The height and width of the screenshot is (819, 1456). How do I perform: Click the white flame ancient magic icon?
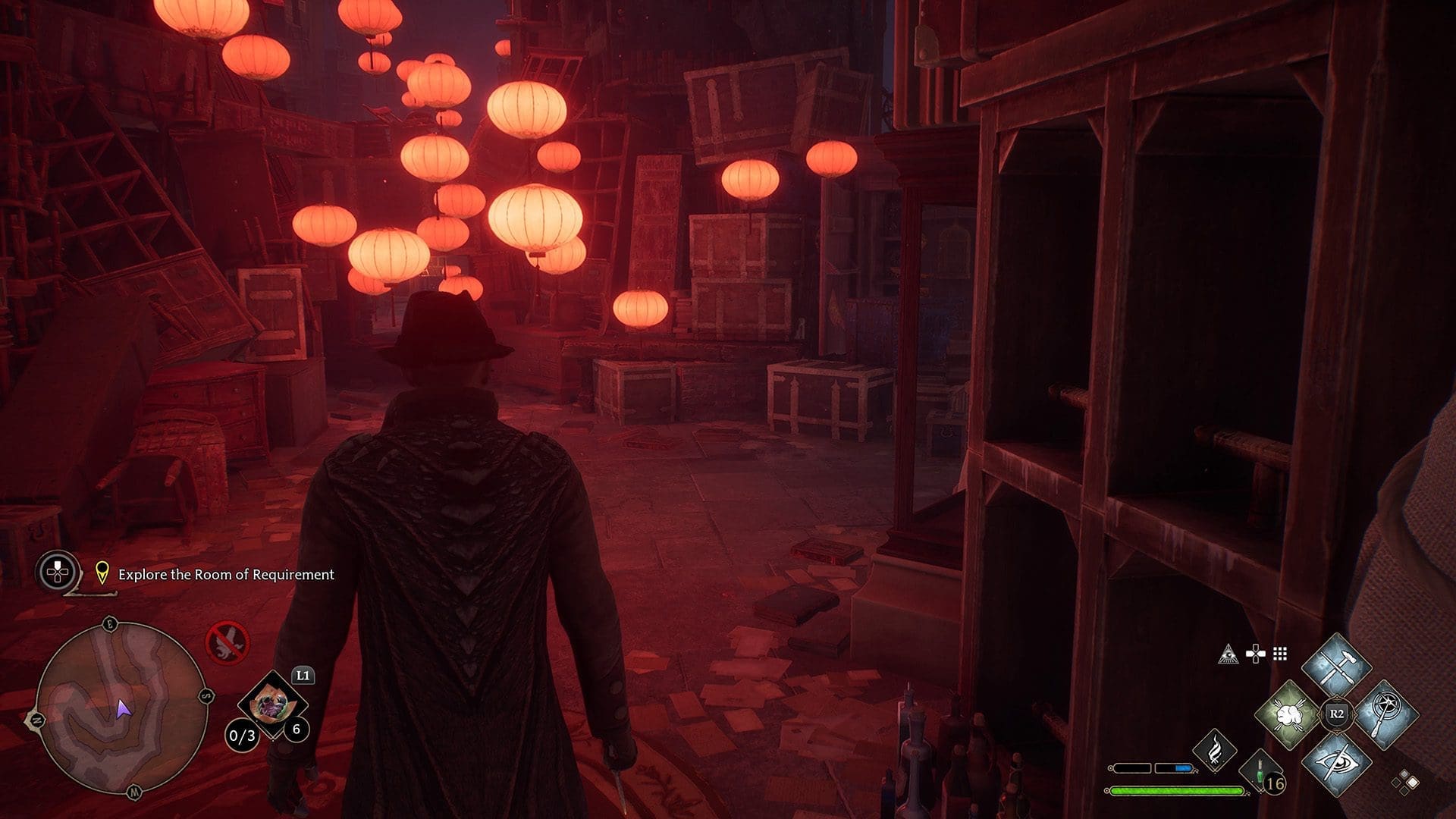point(1215,748)
